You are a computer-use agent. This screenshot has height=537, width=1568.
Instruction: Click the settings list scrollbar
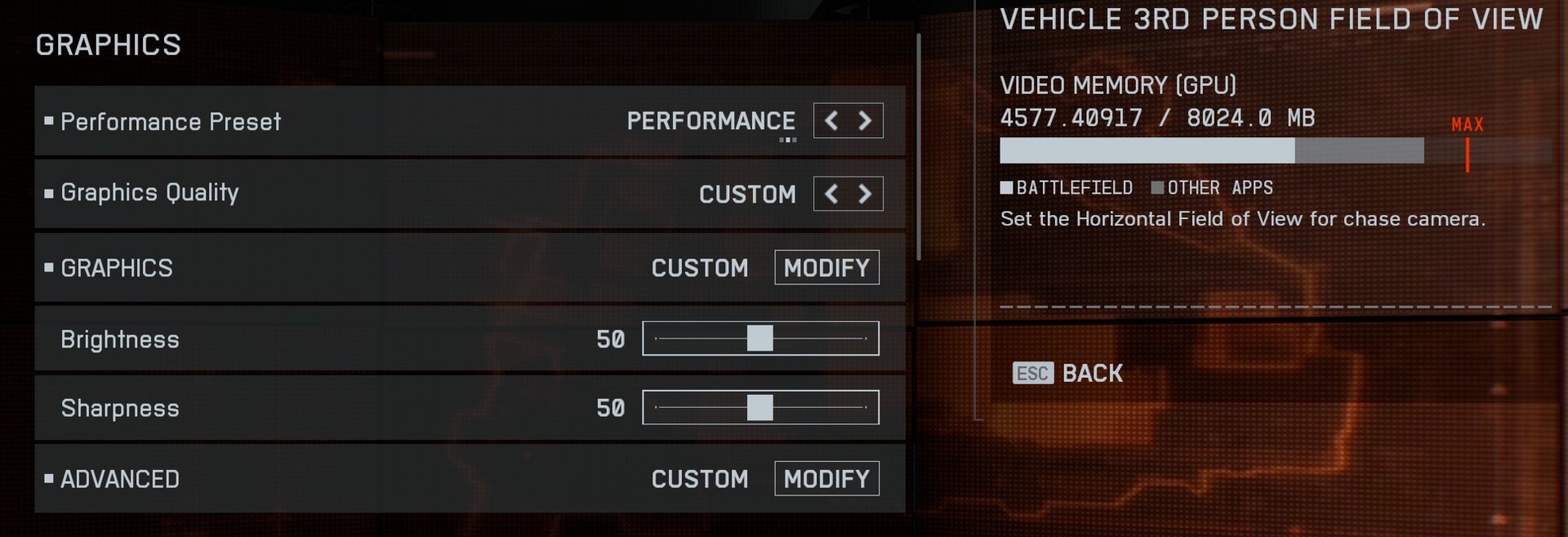pyautogui.click(x=919, y=147)
